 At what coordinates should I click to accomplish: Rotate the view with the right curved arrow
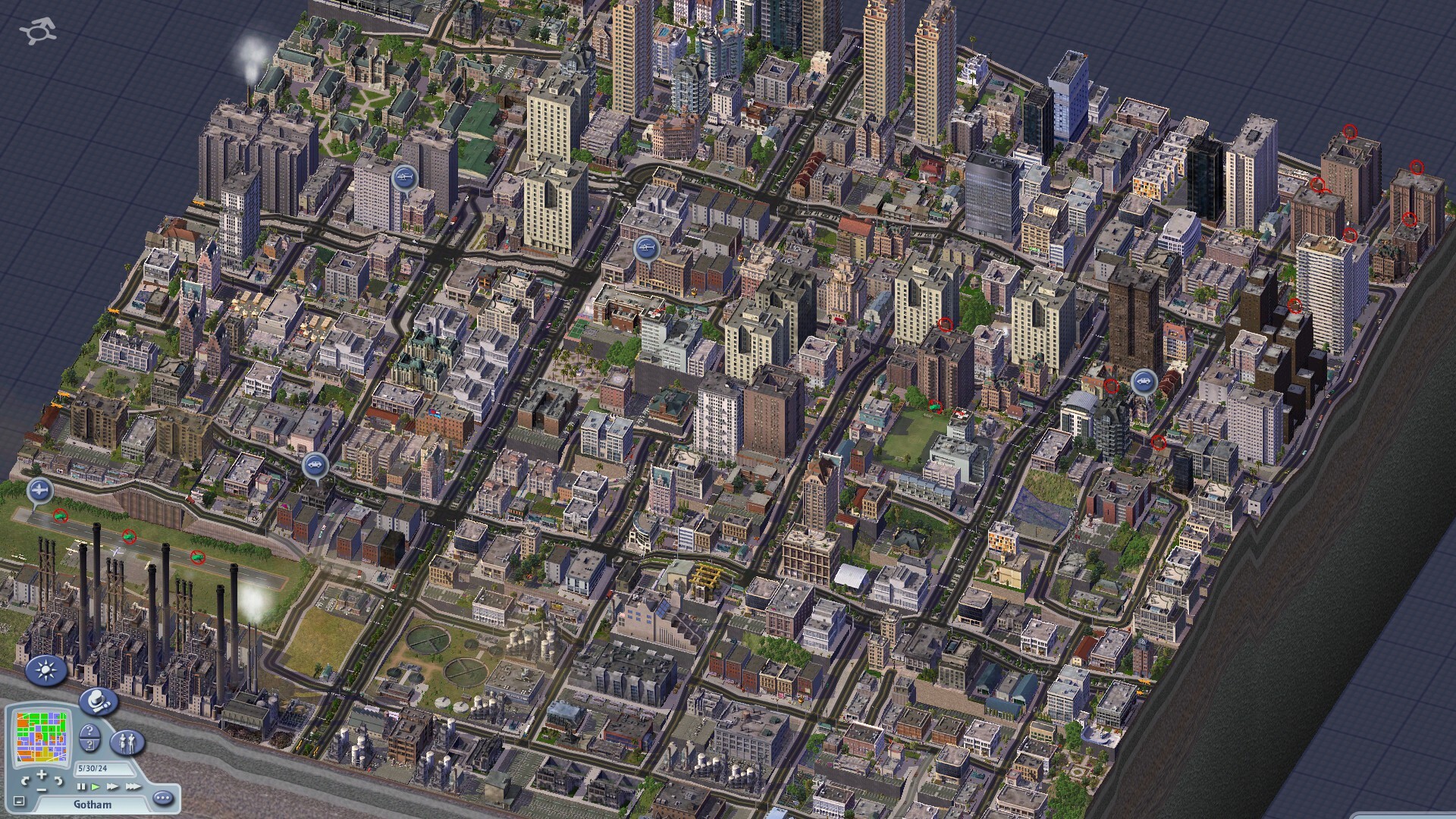pyautogui.click(x=58, y=780)
